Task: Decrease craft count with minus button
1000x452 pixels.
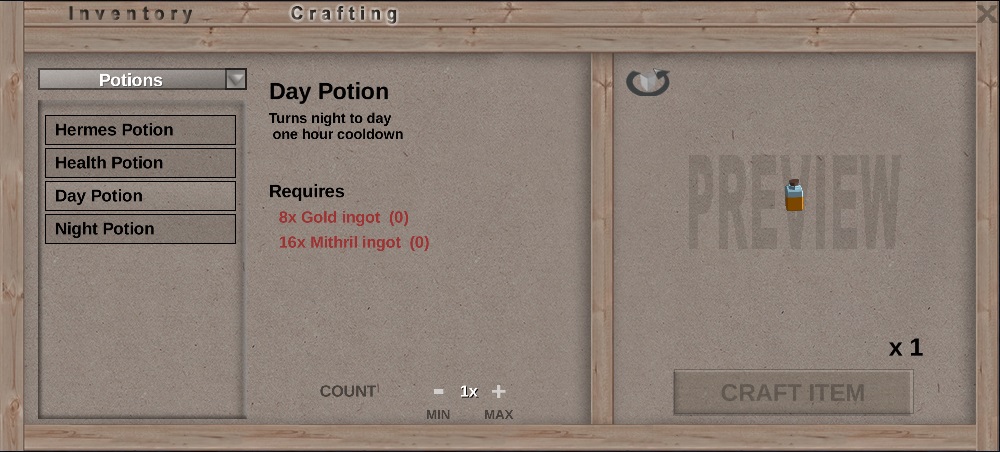Action: click(x=438, y=392)
